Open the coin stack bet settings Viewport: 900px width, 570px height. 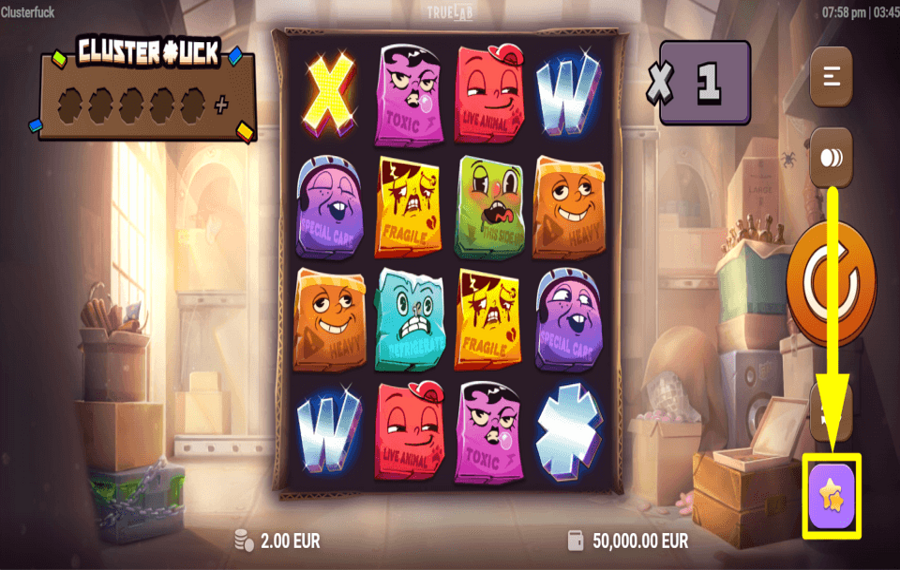coord(830,158)
